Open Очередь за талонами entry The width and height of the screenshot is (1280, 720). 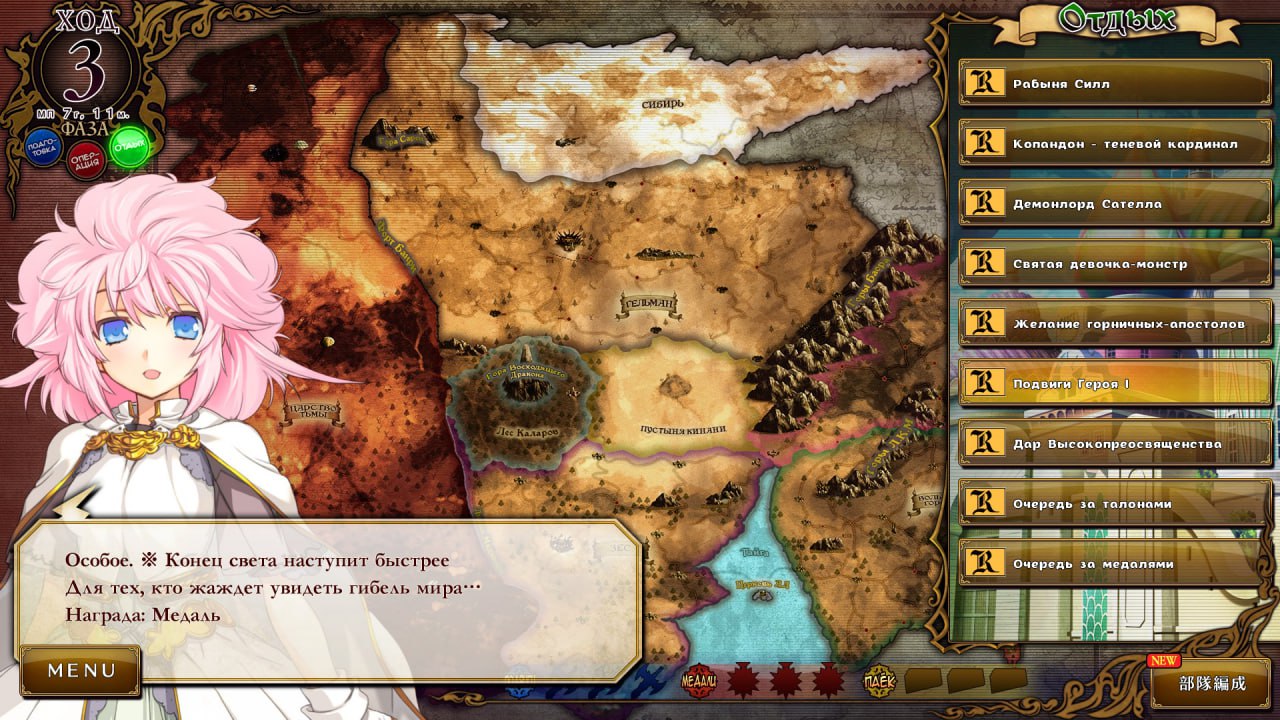click(1114, 504)
